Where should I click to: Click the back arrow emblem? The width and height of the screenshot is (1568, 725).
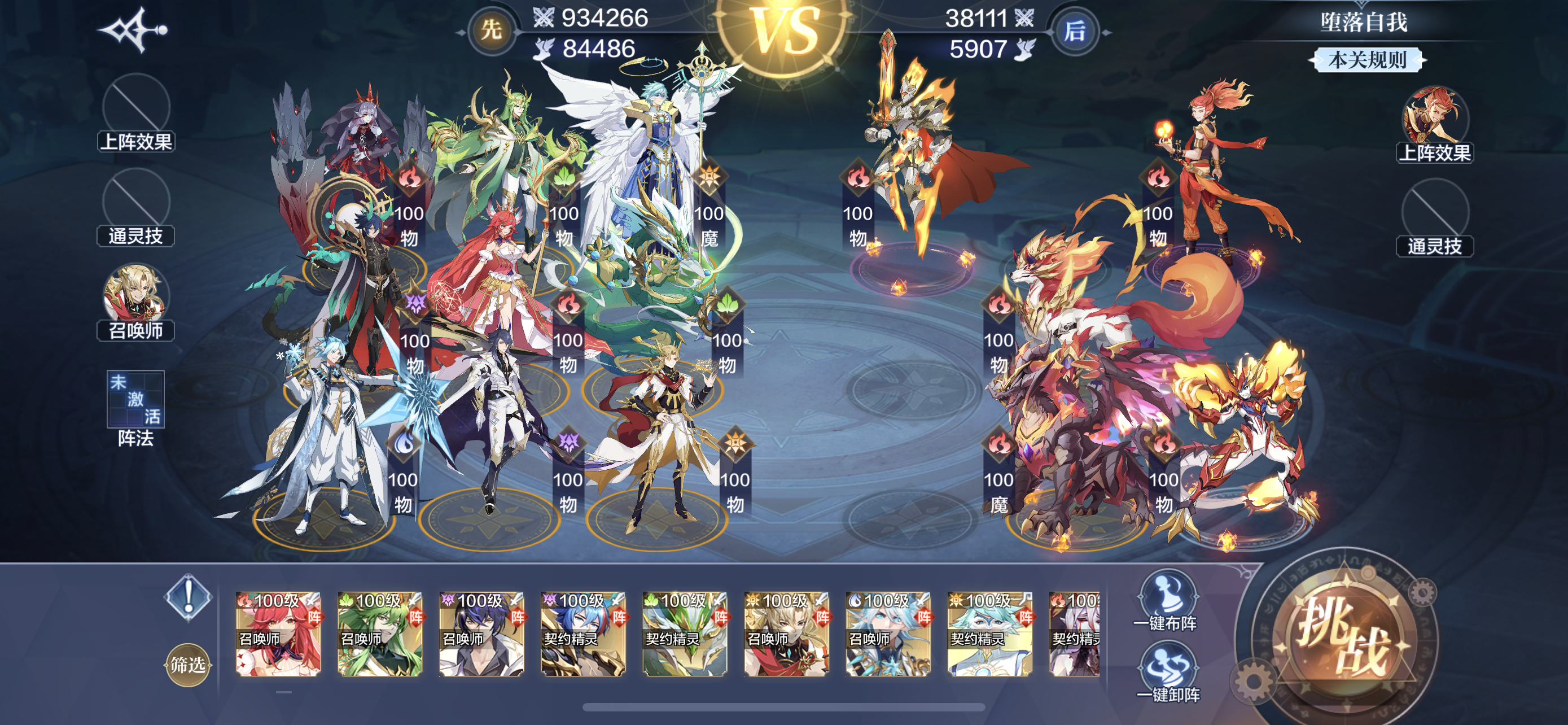pos(133,30)
